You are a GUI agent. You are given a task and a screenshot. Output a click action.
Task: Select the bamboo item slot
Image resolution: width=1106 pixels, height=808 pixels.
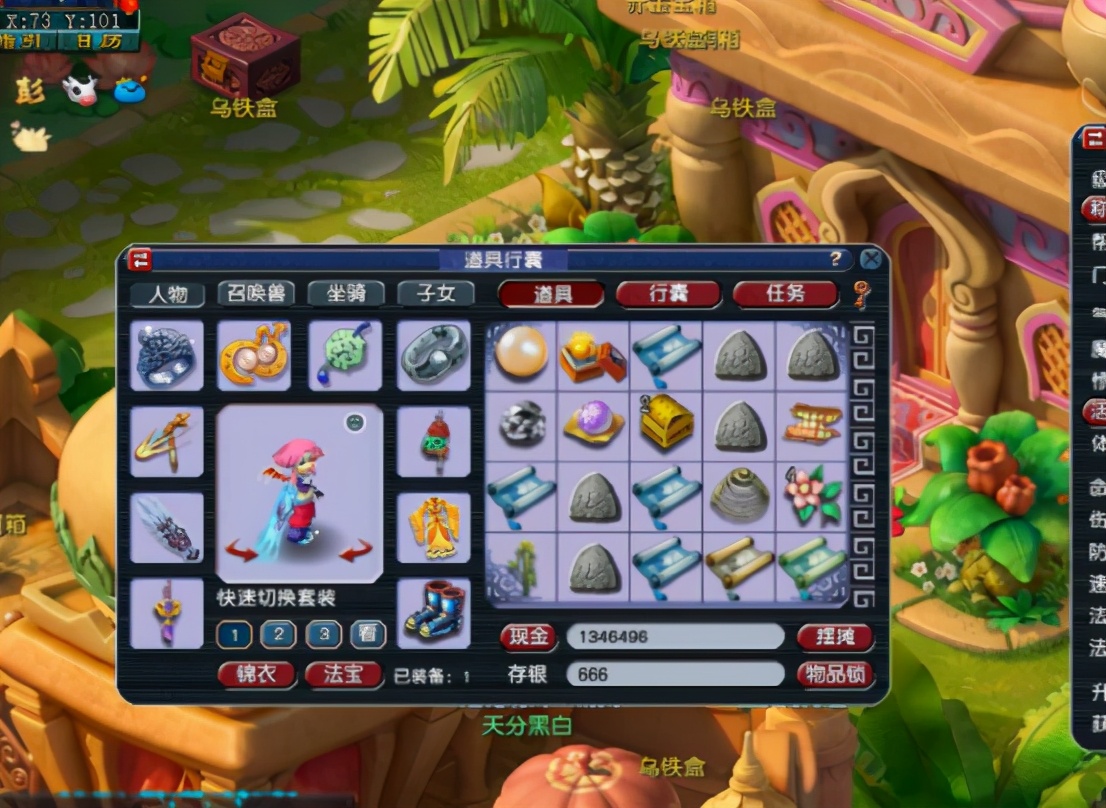522,567
